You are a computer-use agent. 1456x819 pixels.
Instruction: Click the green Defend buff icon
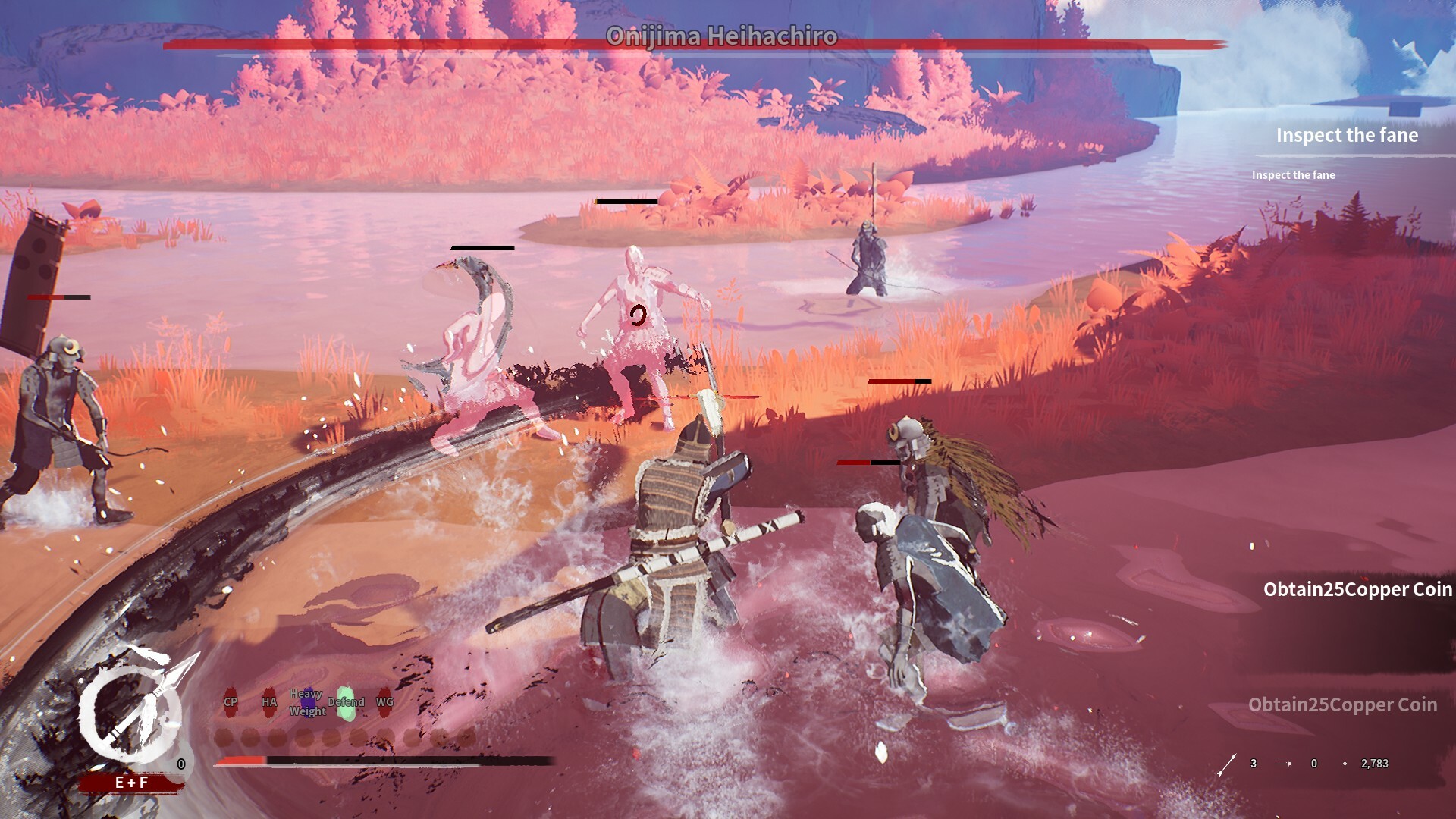click(346, 701)
